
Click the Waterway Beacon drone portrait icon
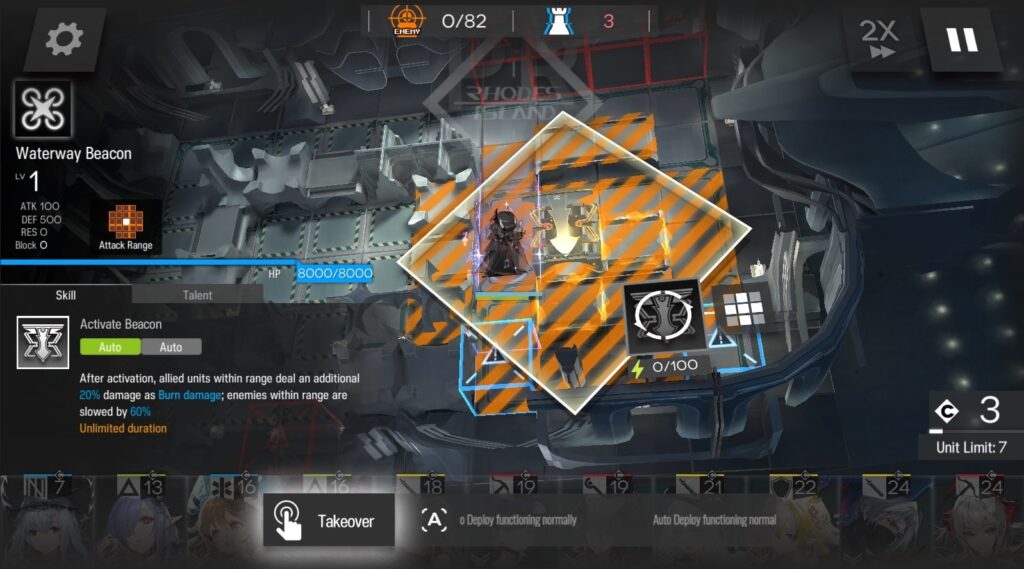pos(43,110)
